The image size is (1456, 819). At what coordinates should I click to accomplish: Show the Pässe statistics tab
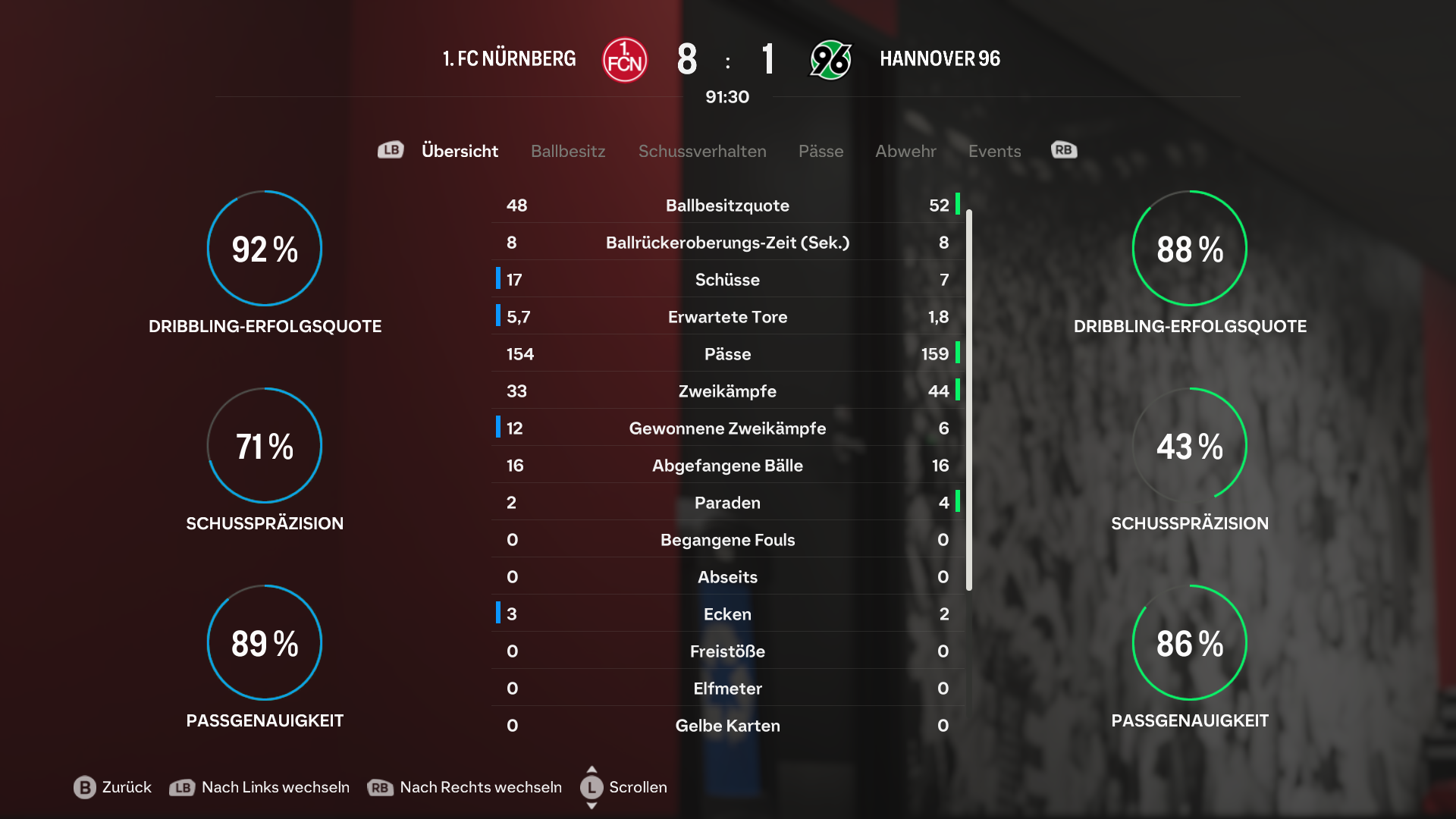point(821,151)
